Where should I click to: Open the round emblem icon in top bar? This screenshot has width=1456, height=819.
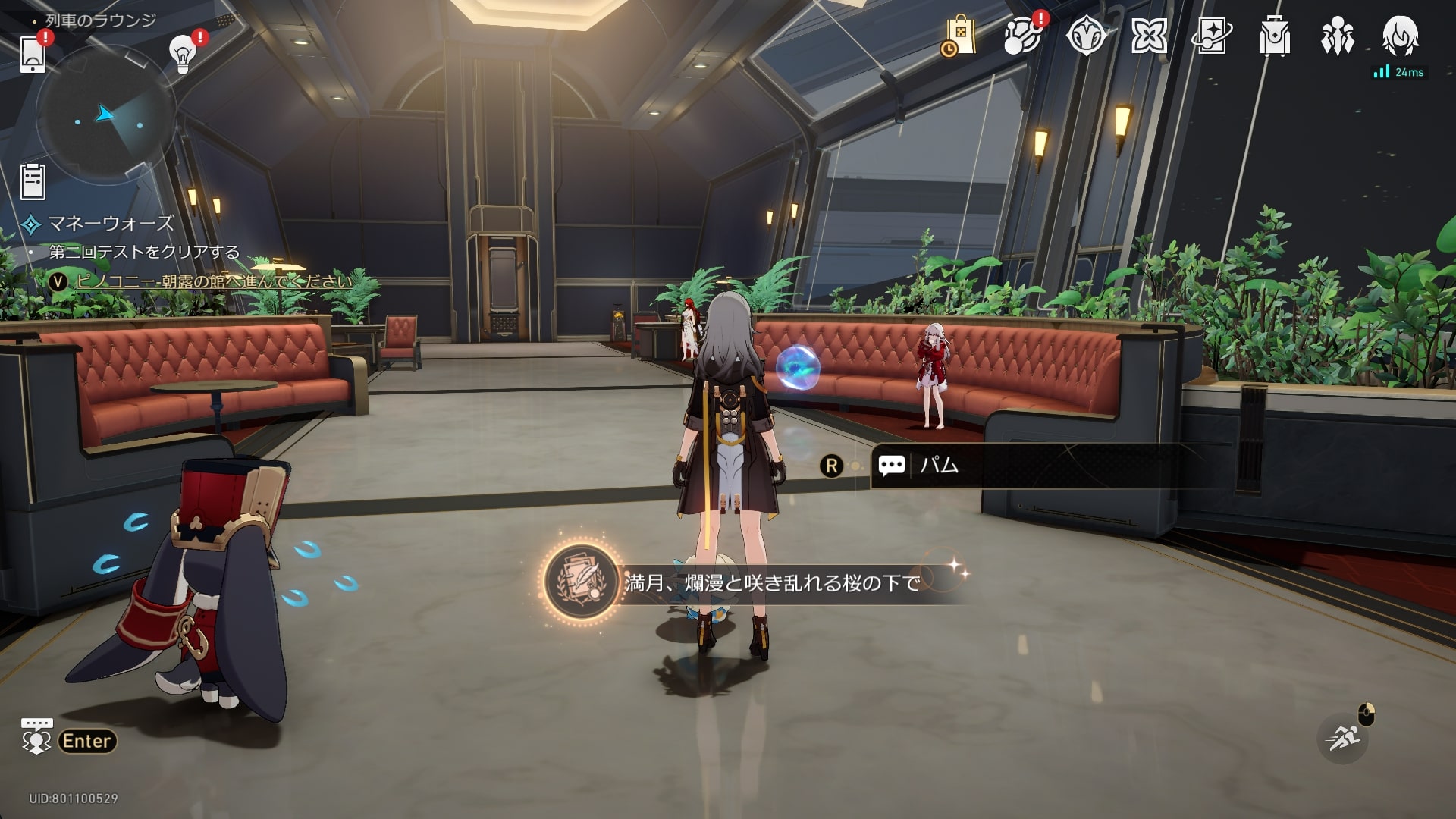click(1086, 36)
